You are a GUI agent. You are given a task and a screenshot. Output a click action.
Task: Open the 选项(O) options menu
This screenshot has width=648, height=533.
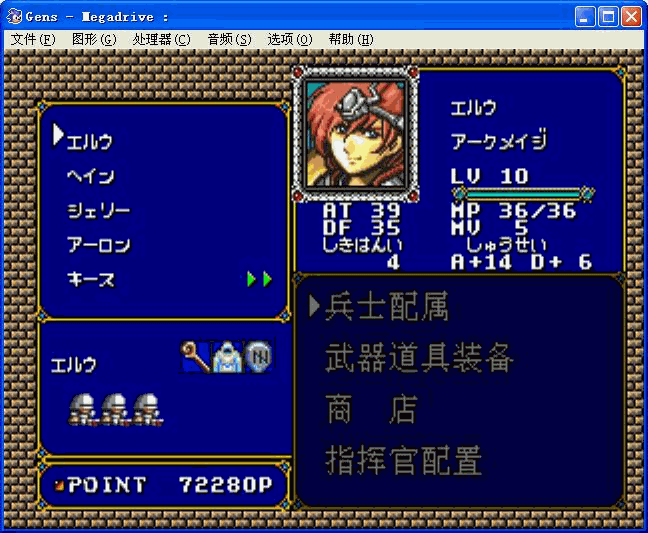pyautogui.click(x=290, y=39)
